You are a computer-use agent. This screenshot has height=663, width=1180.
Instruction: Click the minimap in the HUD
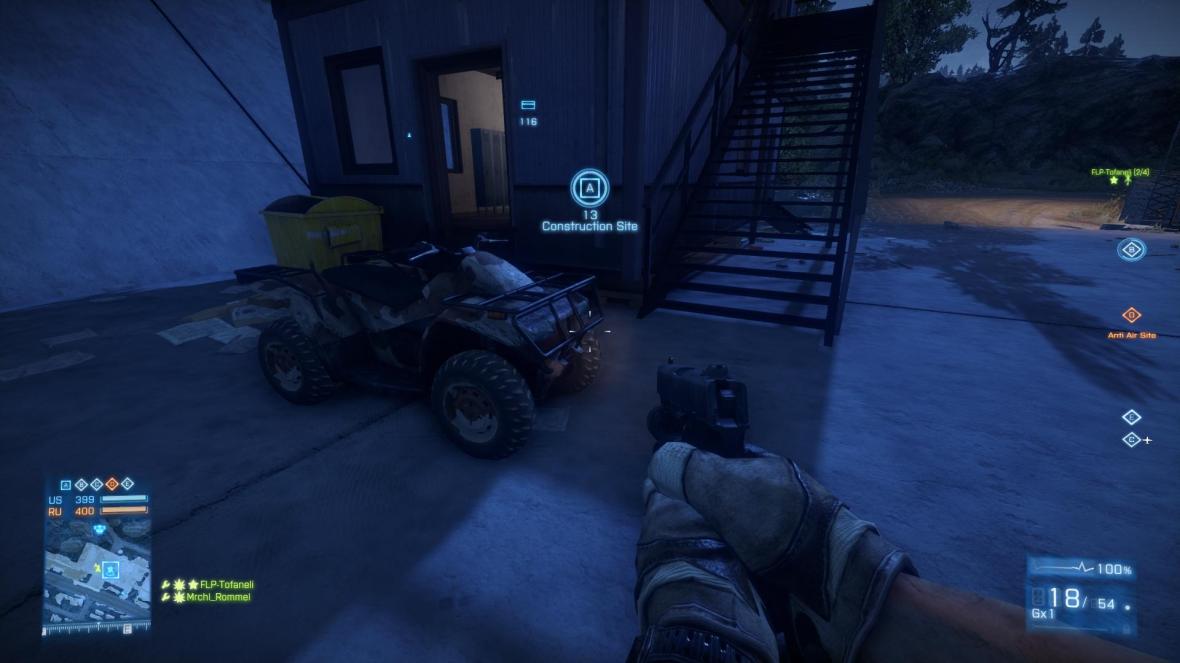(x=96, y=573)
